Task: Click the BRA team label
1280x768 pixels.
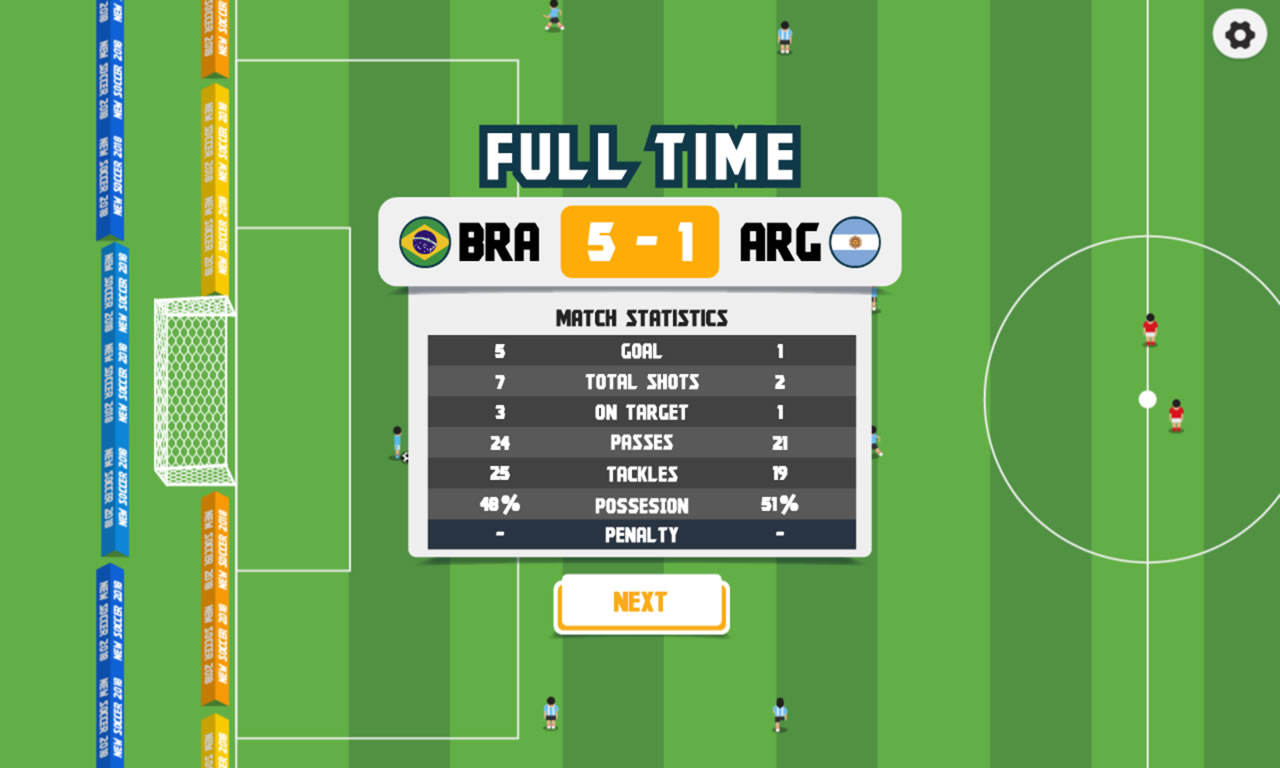Action: click(x=497, y=243)
